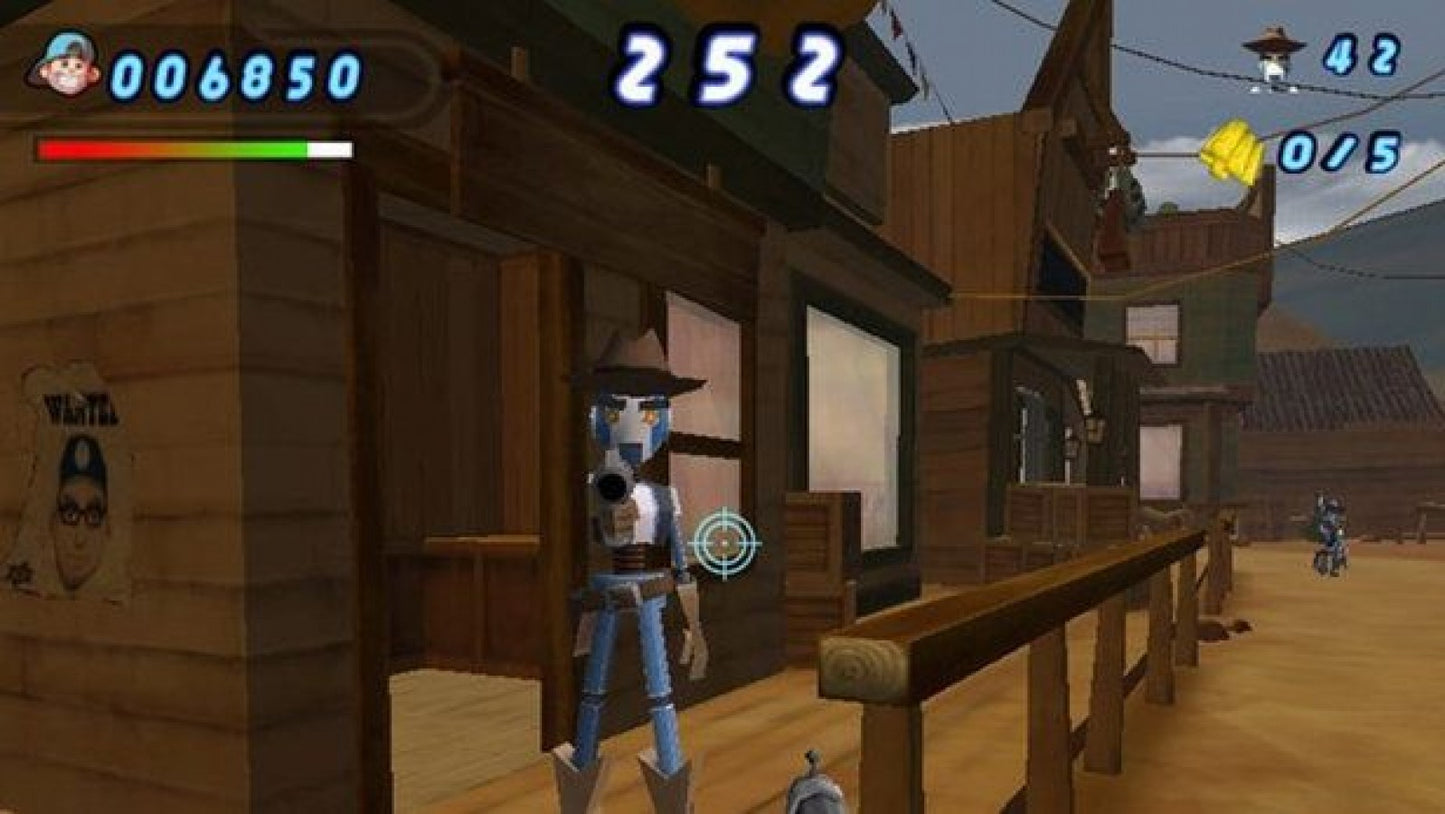This screenshot has width=1445, height=814.
Task: Click the red-to-green health gradient bar
Action: [x=195, y=148]
